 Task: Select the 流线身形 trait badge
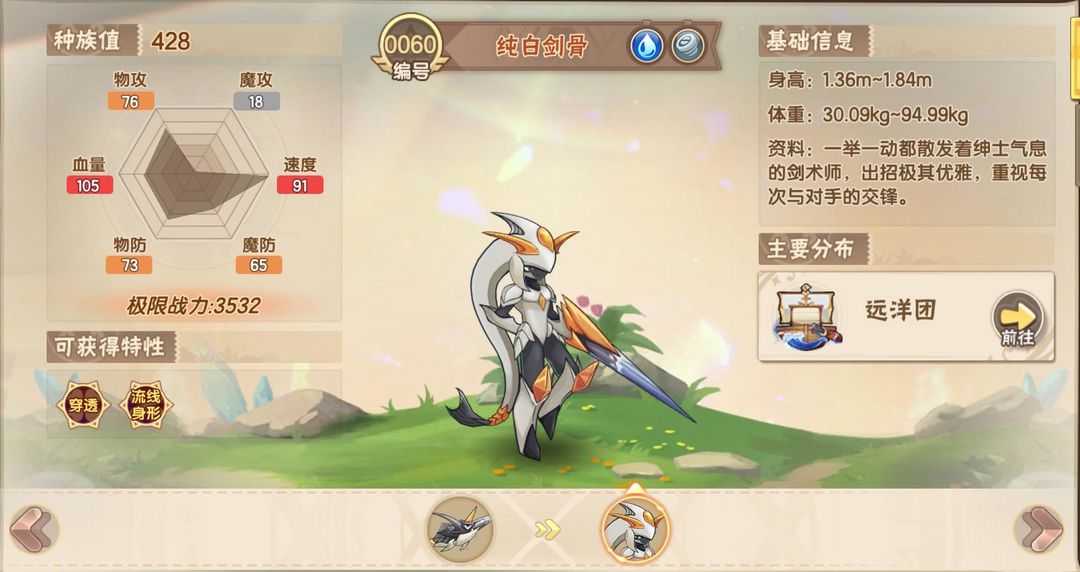(145, 404)
